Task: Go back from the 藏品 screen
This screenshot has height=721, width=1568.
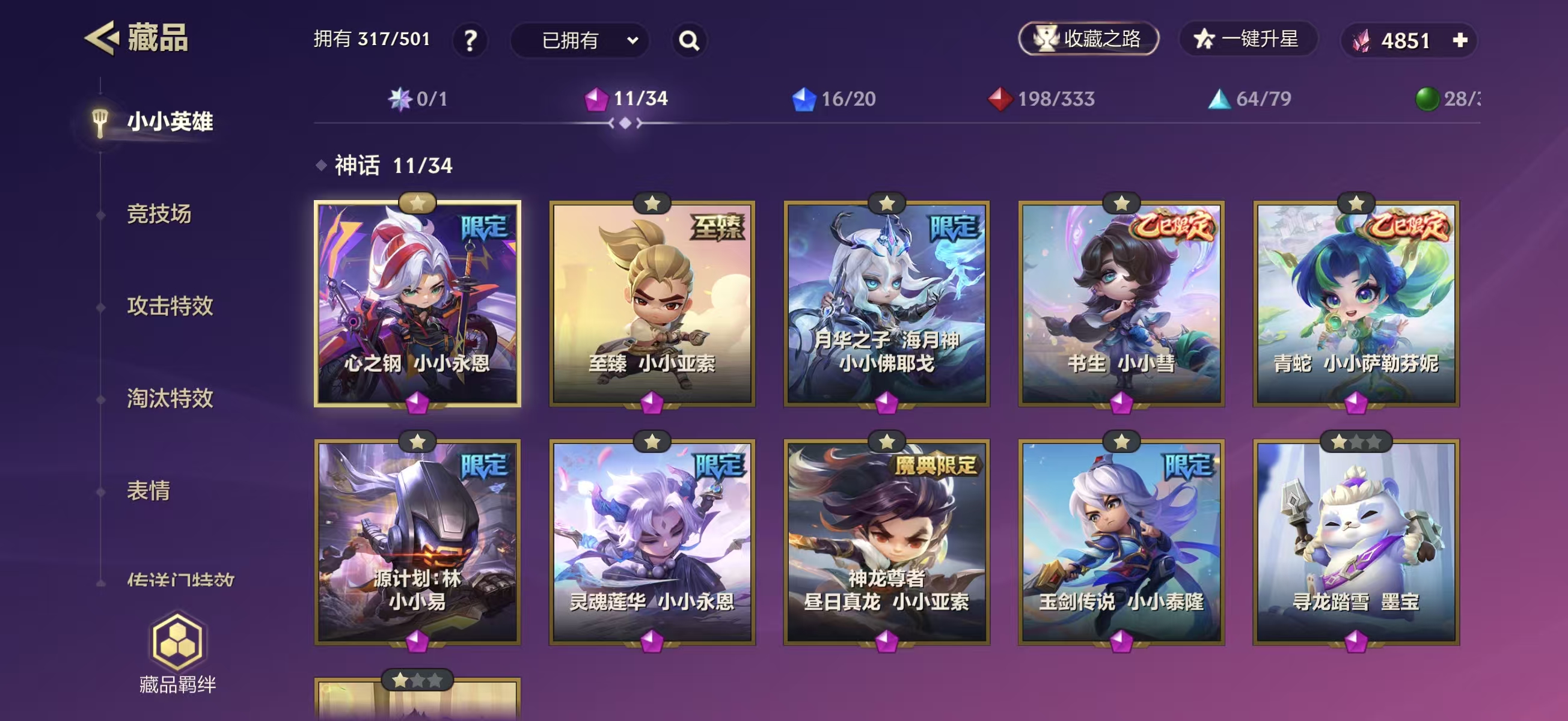Action: 101,38
